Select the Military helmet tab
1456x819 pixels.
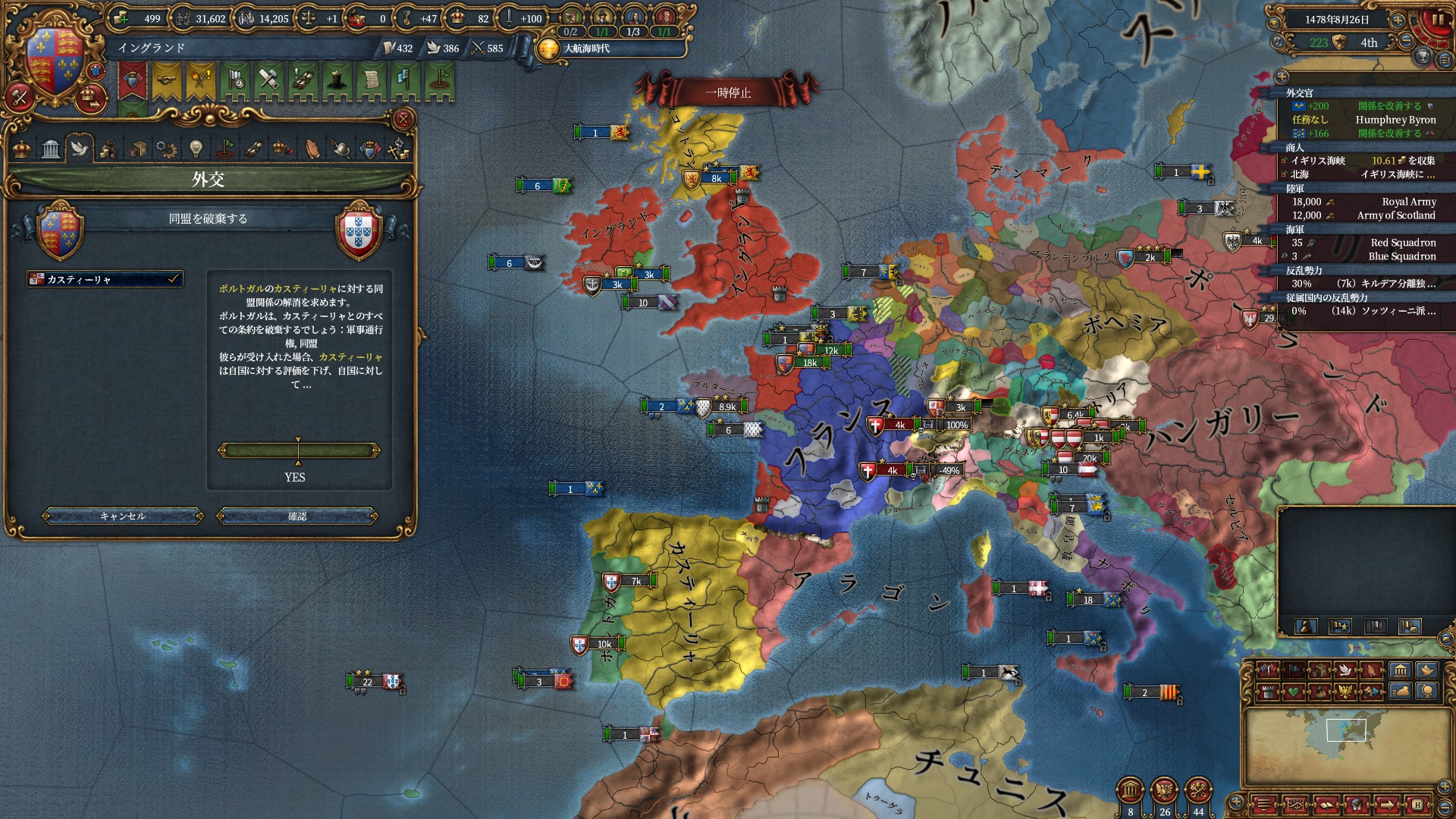pyautogui.click(x=341, y=149)
